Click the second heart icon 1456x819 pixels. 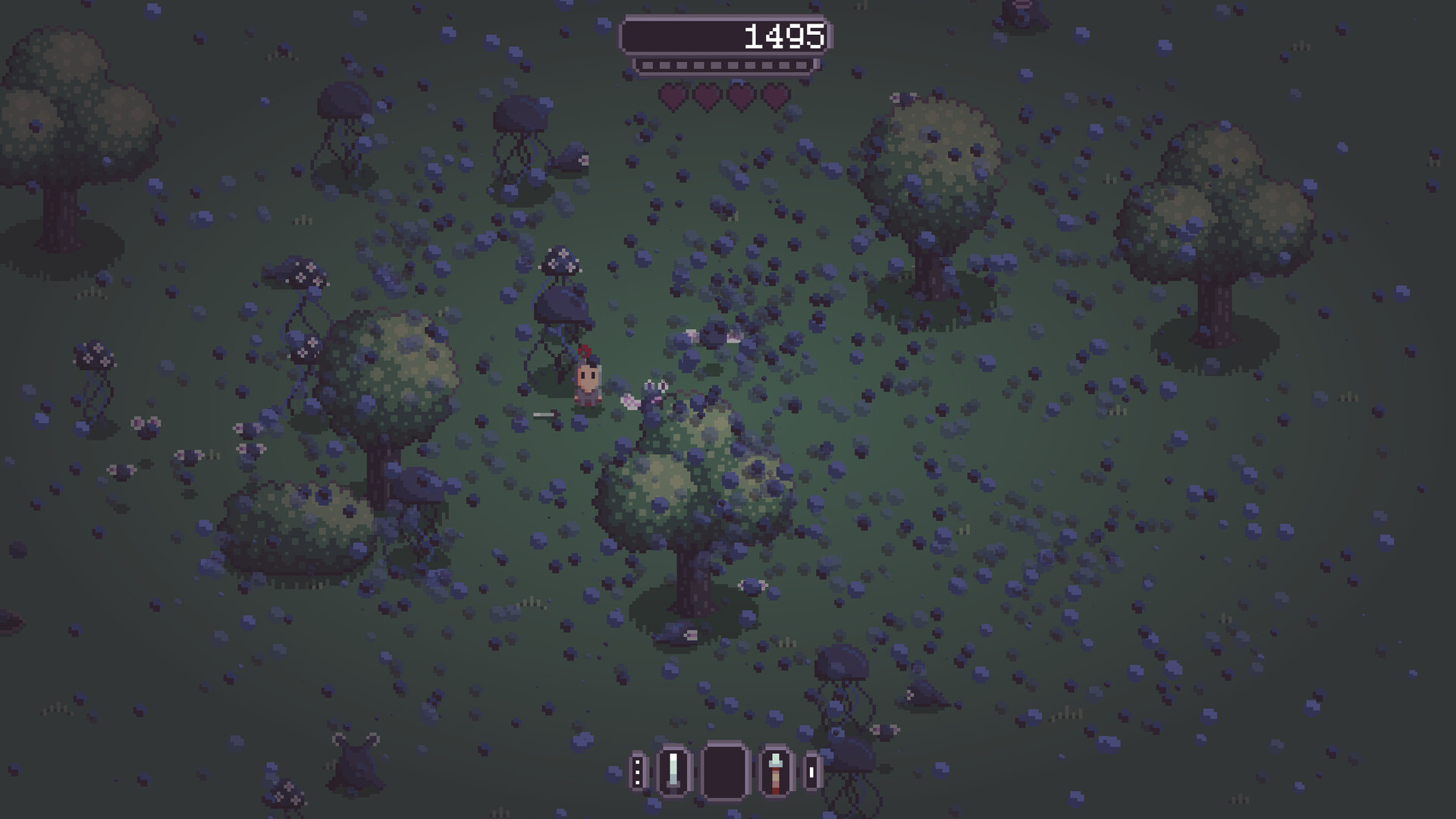click(x=705, y=98)
